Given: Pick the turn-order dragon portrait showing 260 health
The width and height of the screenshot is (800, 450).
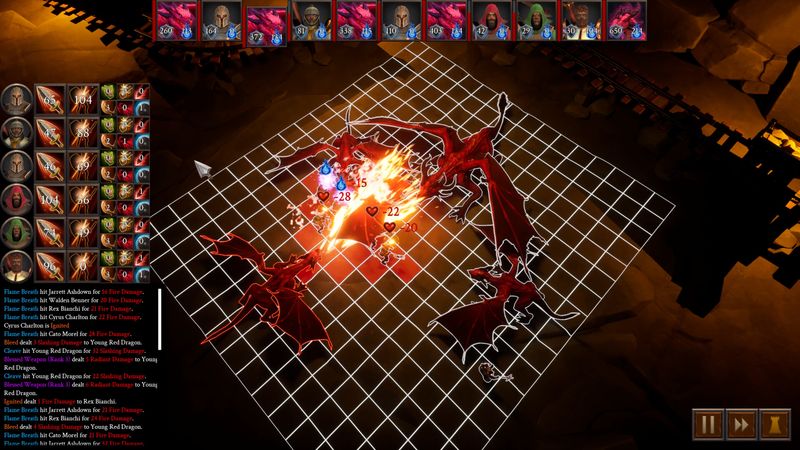Looking at the screenshot, I should (174, 20).
